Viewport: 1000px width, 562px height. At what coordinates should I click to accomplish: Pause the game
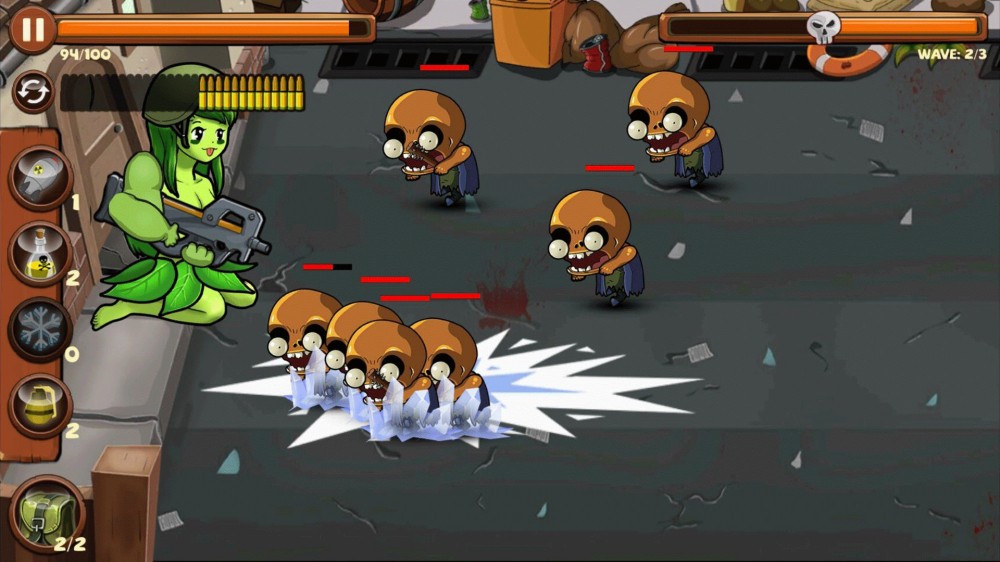click(x=32, y=29)
